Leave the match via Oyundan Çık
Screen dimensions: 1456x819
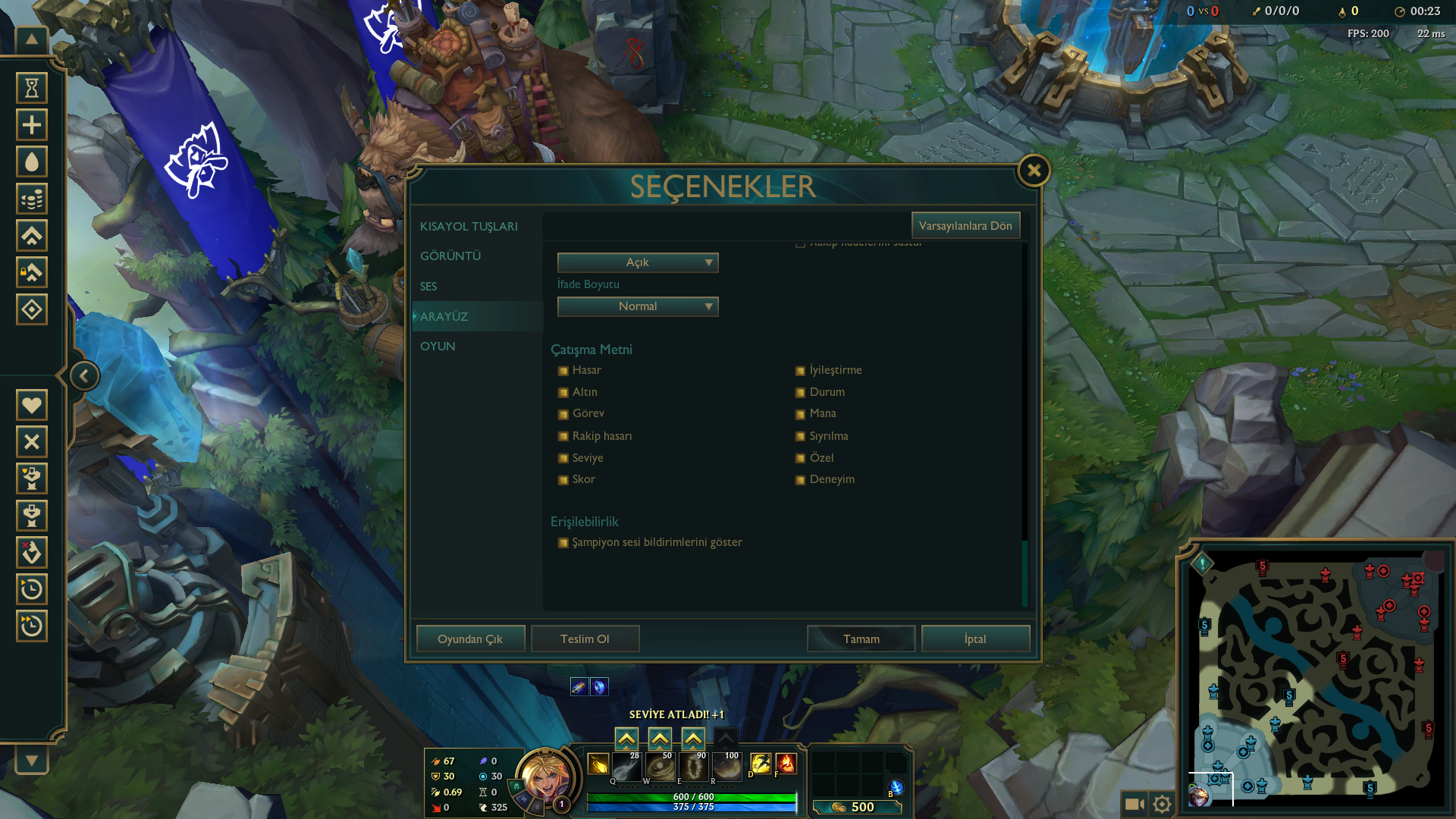(470, 639)
